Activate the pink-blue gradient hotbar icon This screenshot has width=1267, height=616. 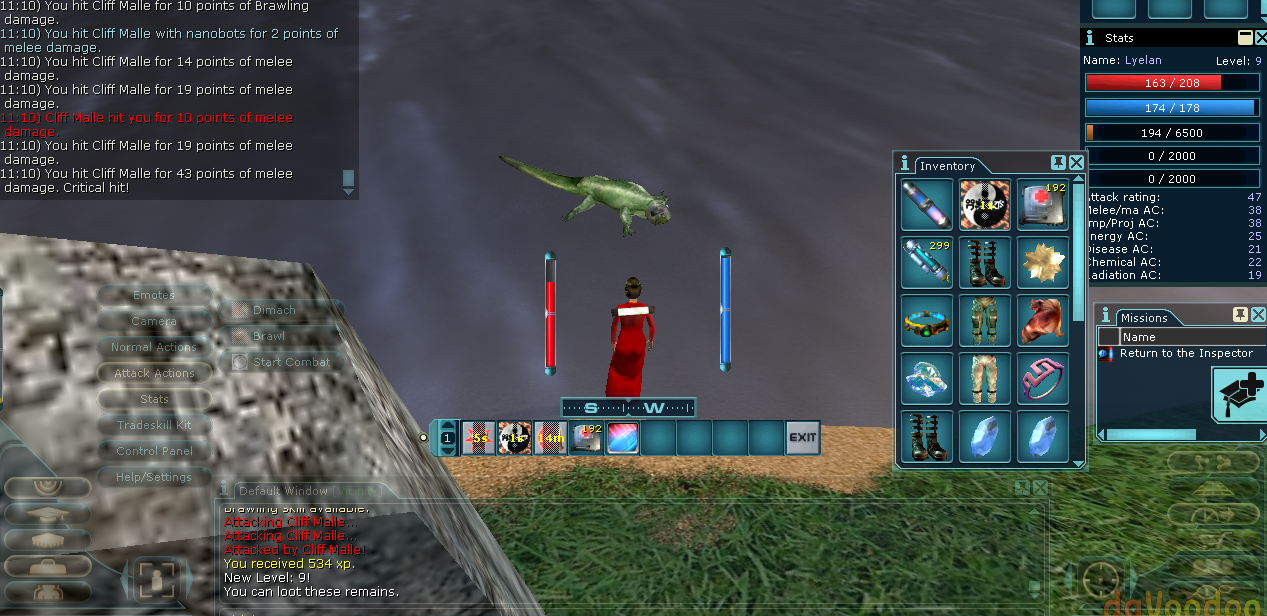622,438
